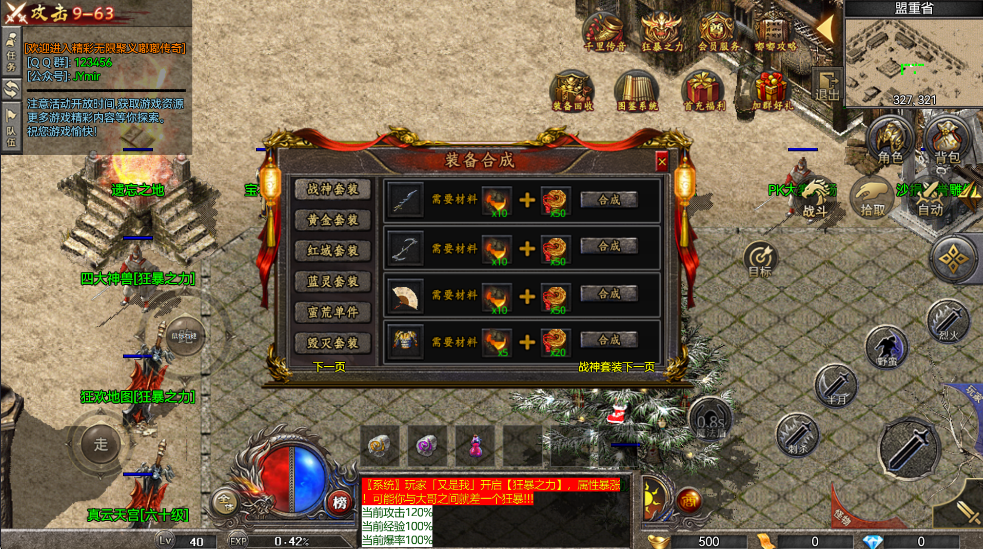Open the 角色 character sheet
Screen dimensions: 983x549
tap(888, 140)
